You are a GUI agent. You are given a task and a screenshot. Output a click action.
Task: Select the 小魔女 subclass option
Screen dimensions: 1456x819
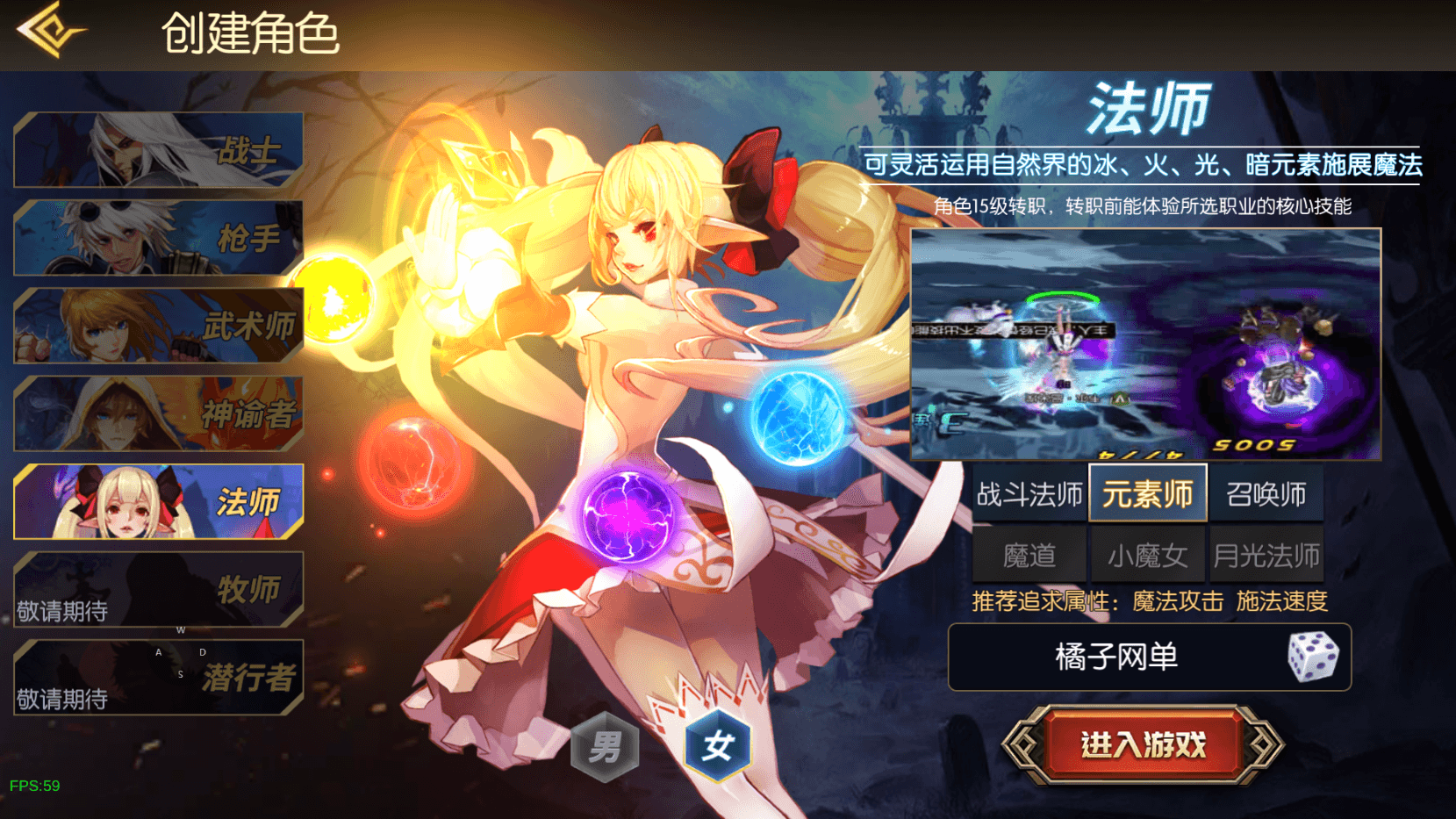point(1147,555)
